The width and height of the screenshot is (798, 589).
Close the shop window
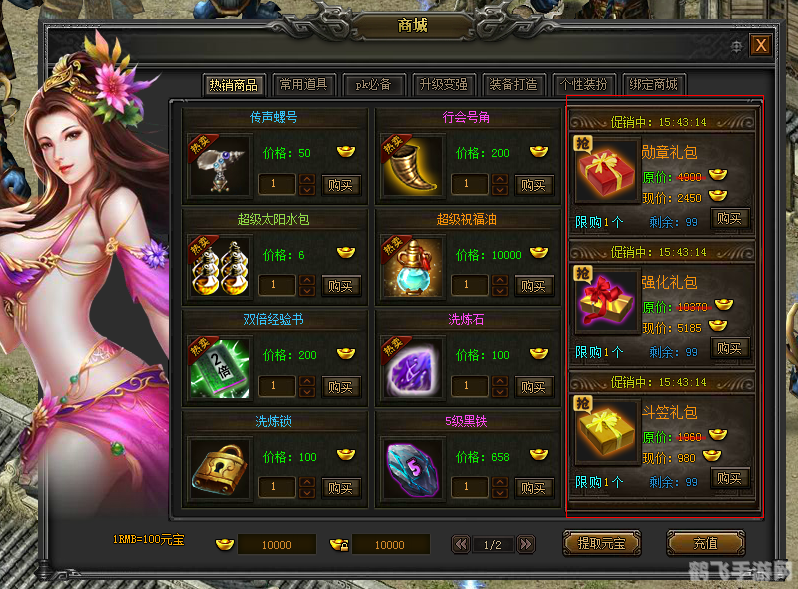[x=761, y=45]
